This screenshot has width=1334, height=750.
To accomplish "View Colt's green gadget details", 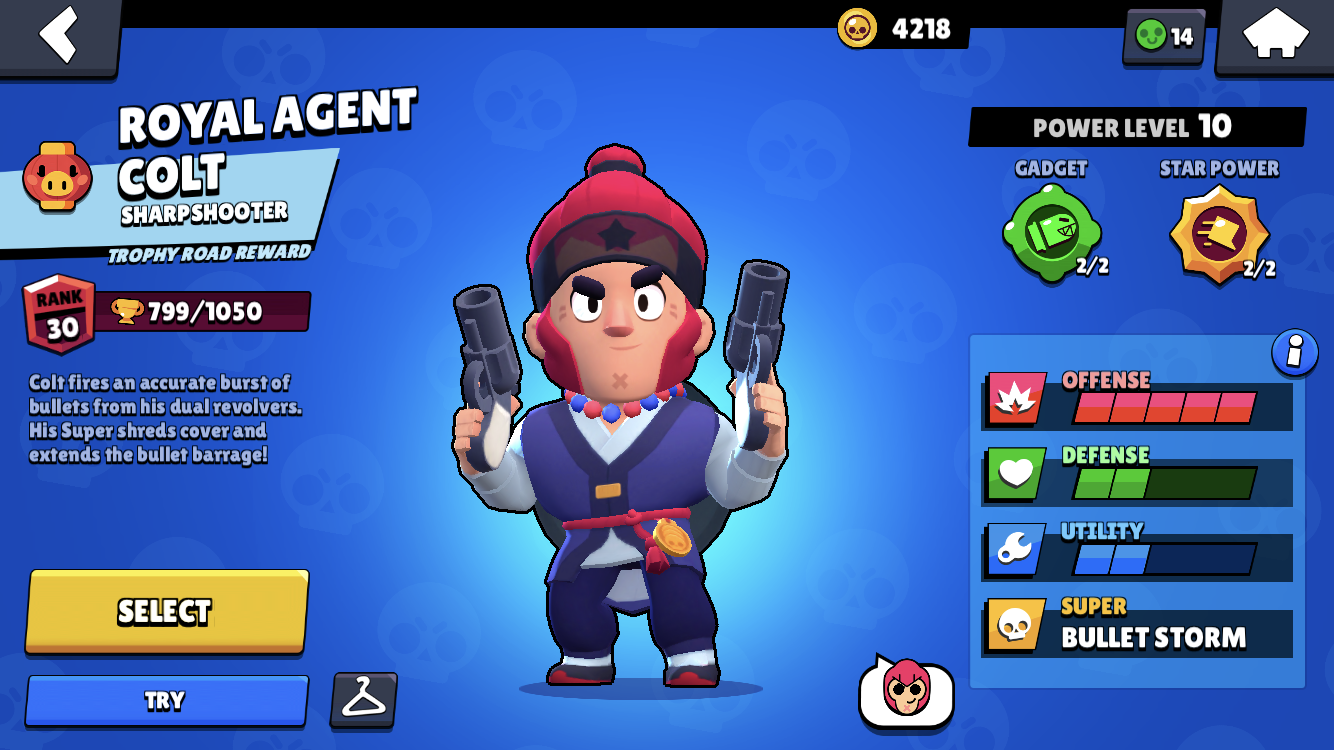I will coord(1051,232).
